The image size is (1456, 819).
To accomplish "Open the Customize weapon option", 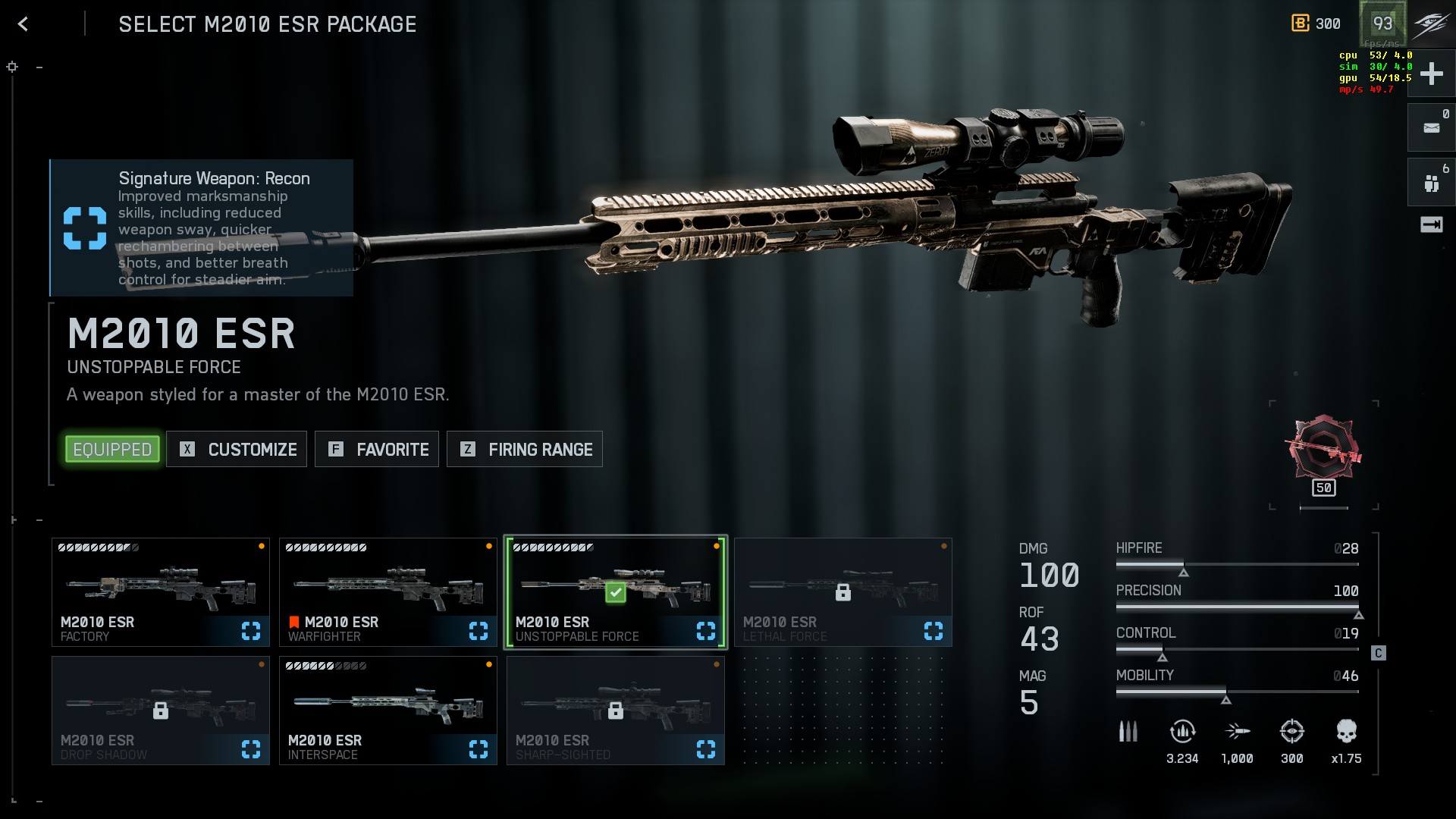I will [x=237, y=450].
